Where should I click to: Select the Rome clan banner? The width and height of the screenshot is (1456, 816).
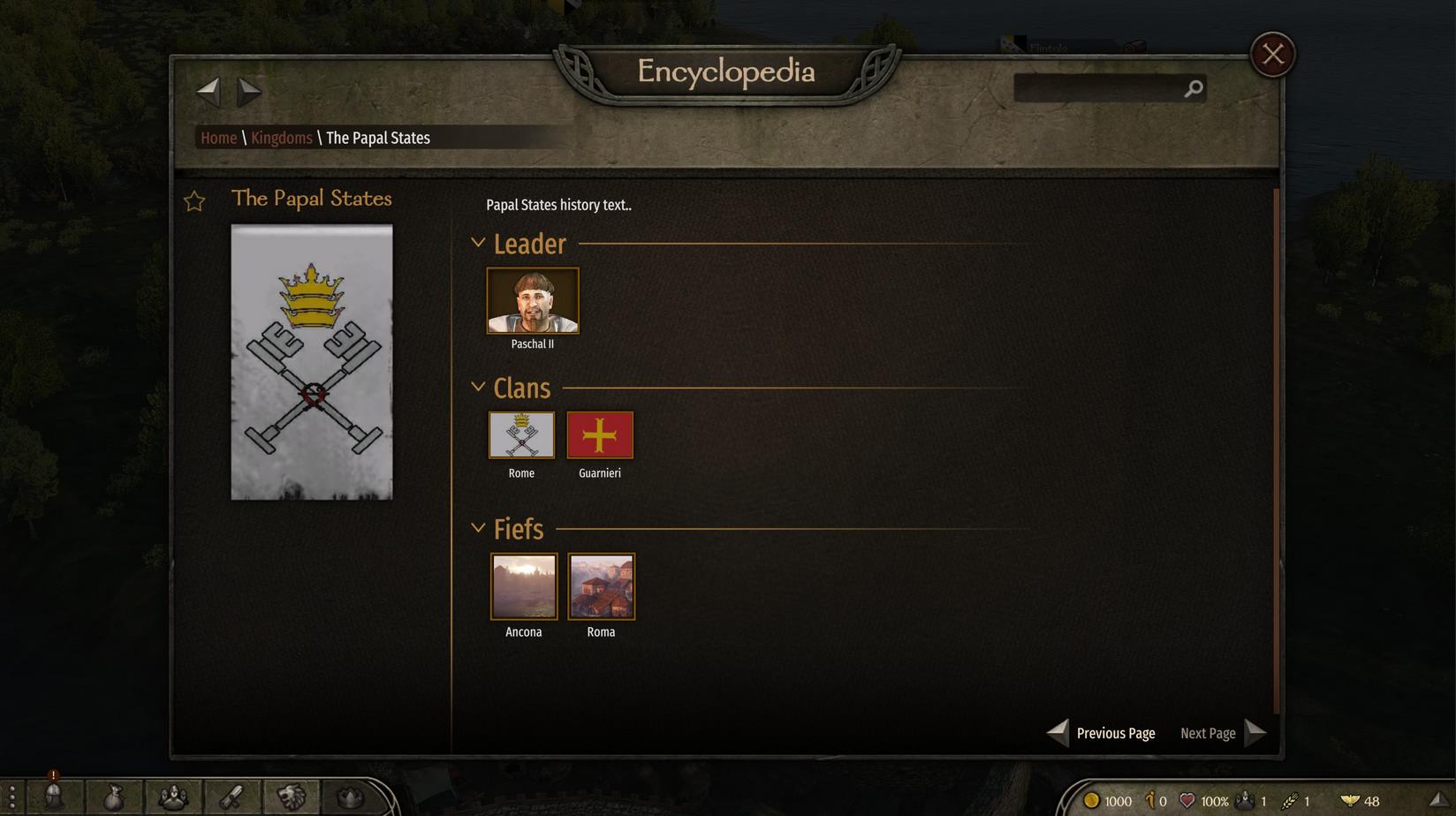click(521, 435)
